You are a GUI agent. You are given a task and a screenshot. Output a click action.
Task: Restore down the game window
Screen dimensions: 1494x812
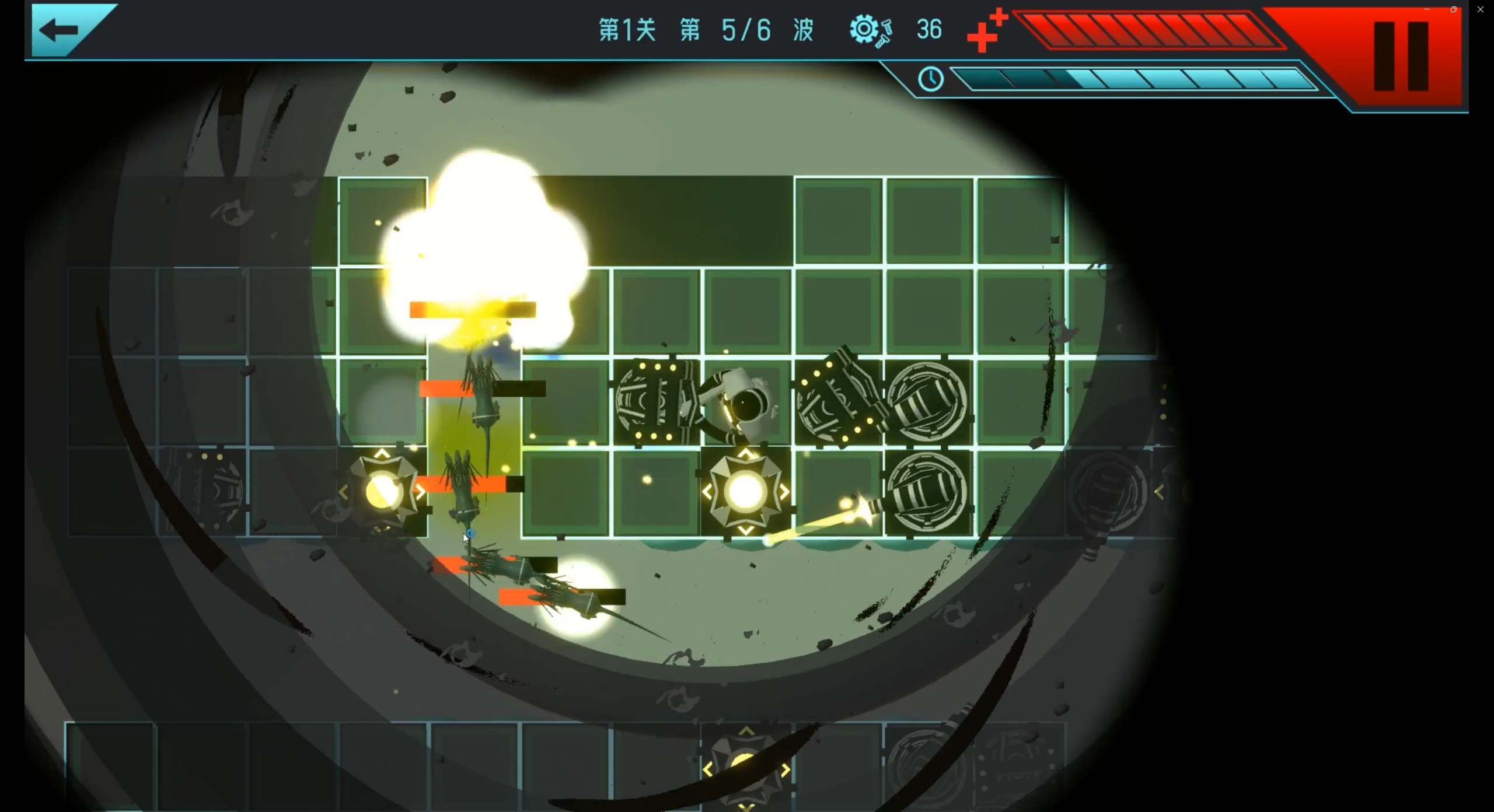click(x=1454, y=9)
